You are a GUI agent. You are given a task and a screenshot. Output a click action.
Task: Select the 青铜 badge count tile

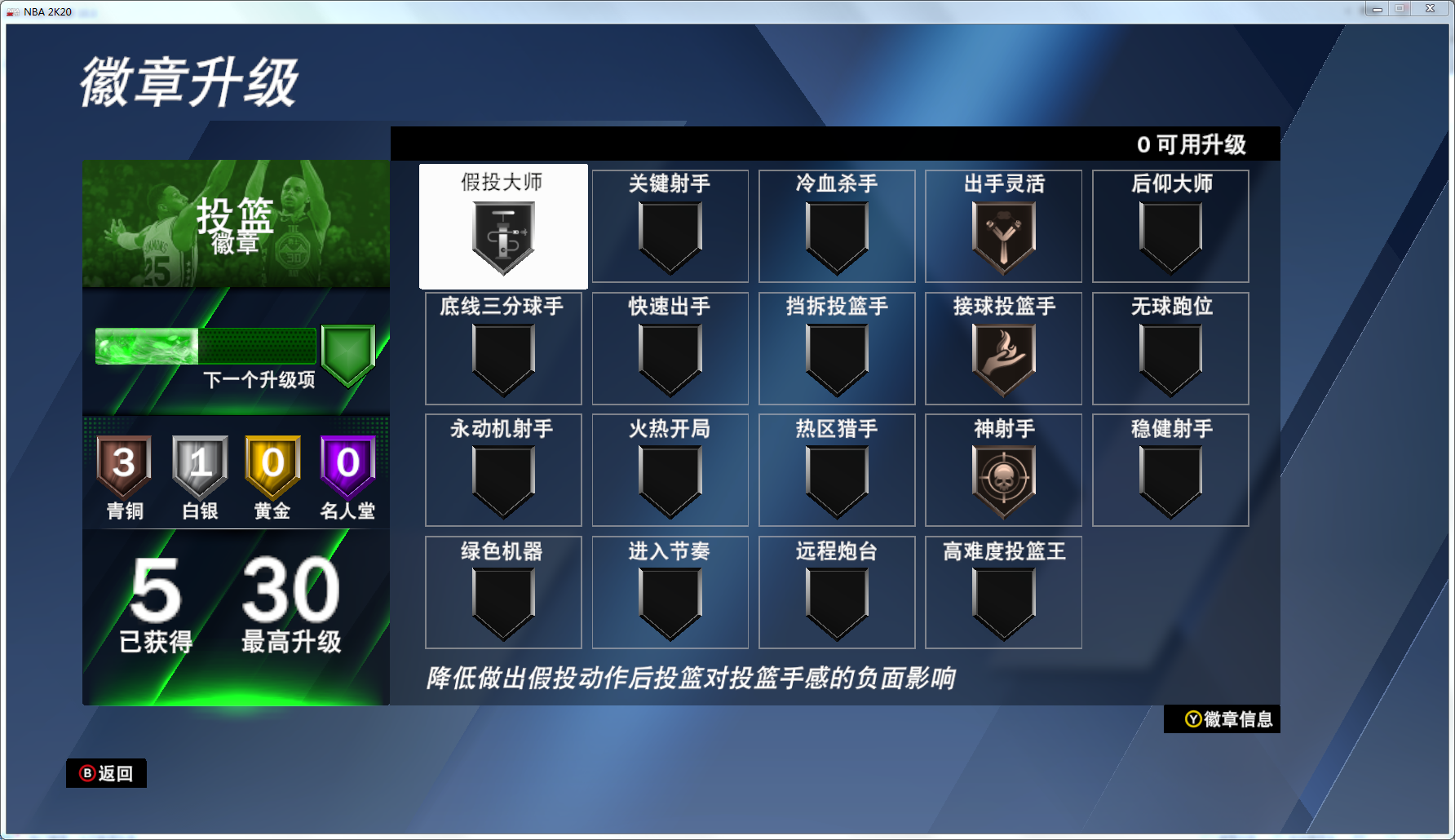point(123,475)
